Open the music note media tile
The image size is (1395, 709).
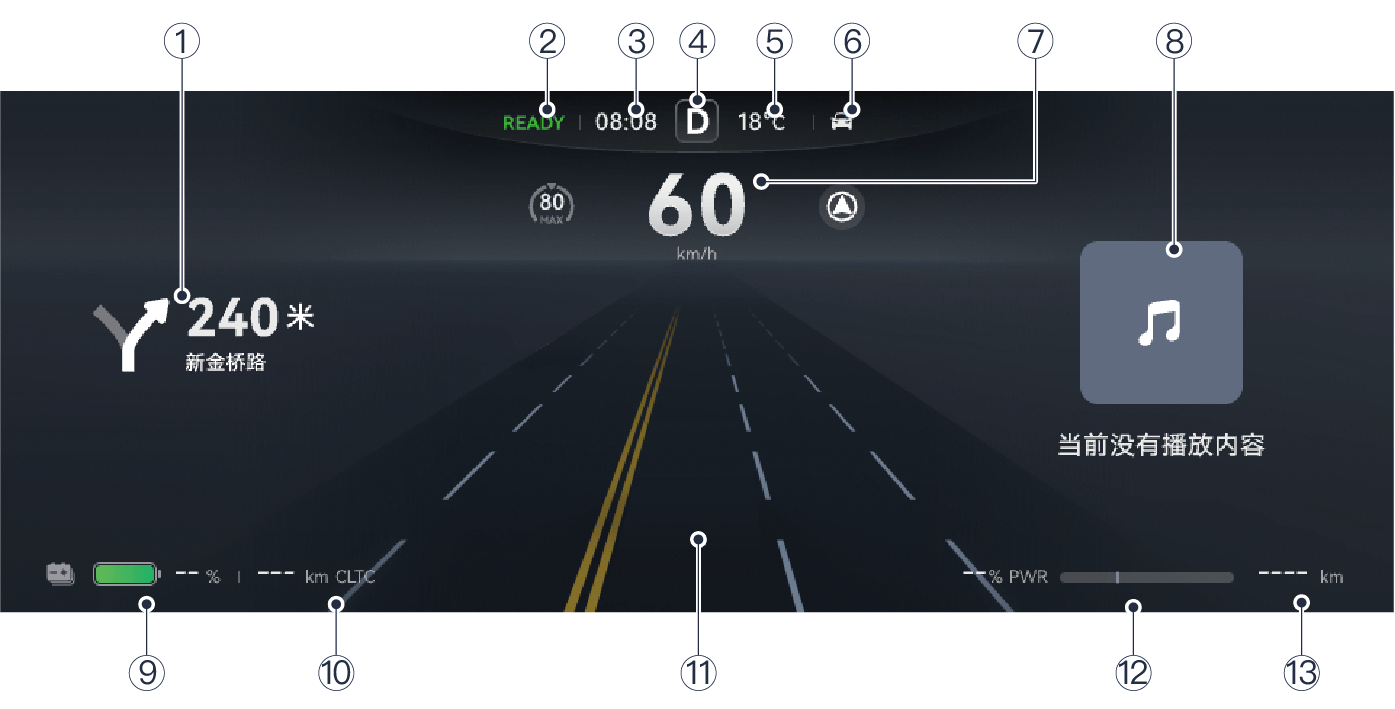1161,323
